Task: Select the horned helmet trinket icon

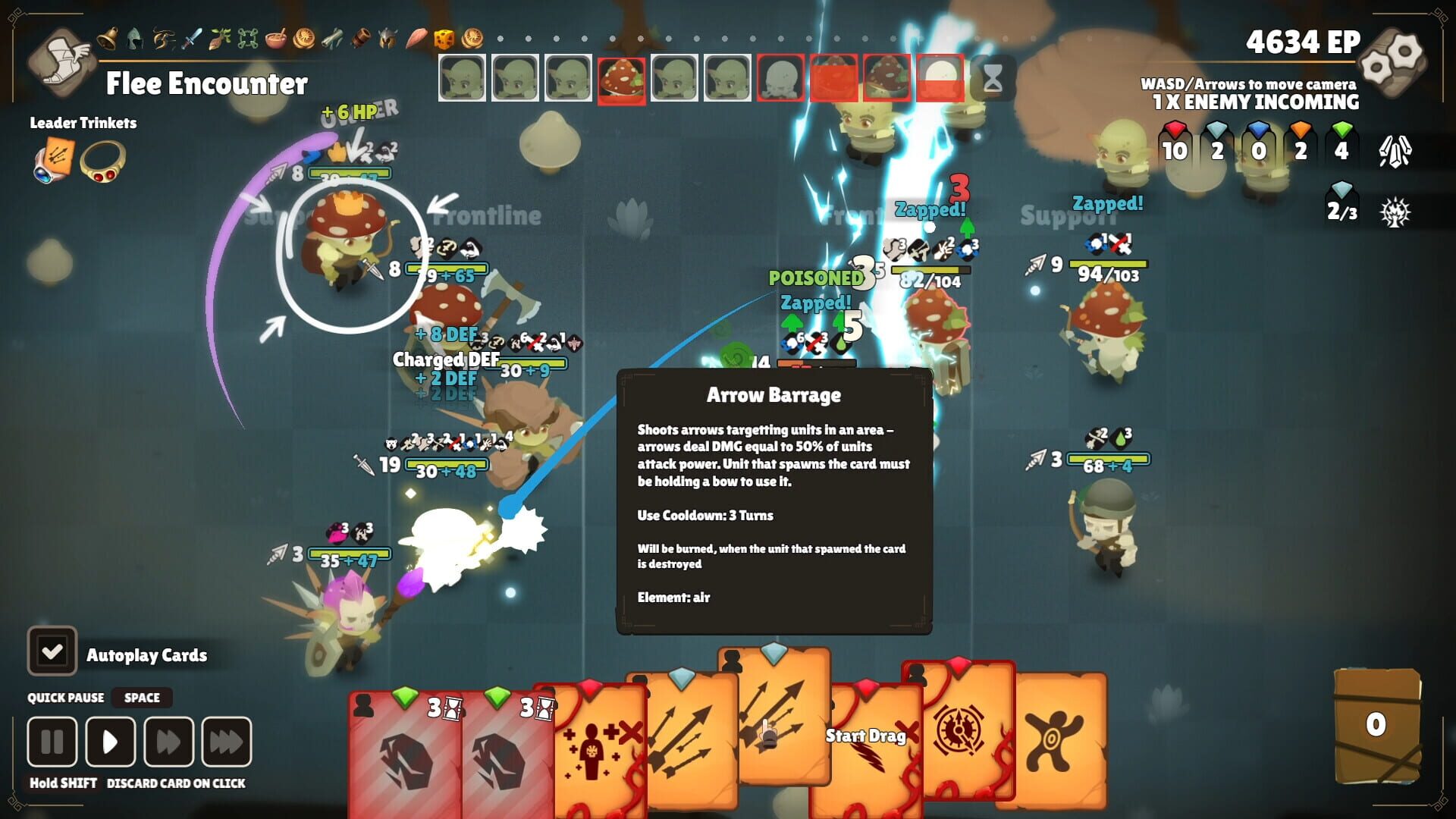Action: [x=388, y=36]
